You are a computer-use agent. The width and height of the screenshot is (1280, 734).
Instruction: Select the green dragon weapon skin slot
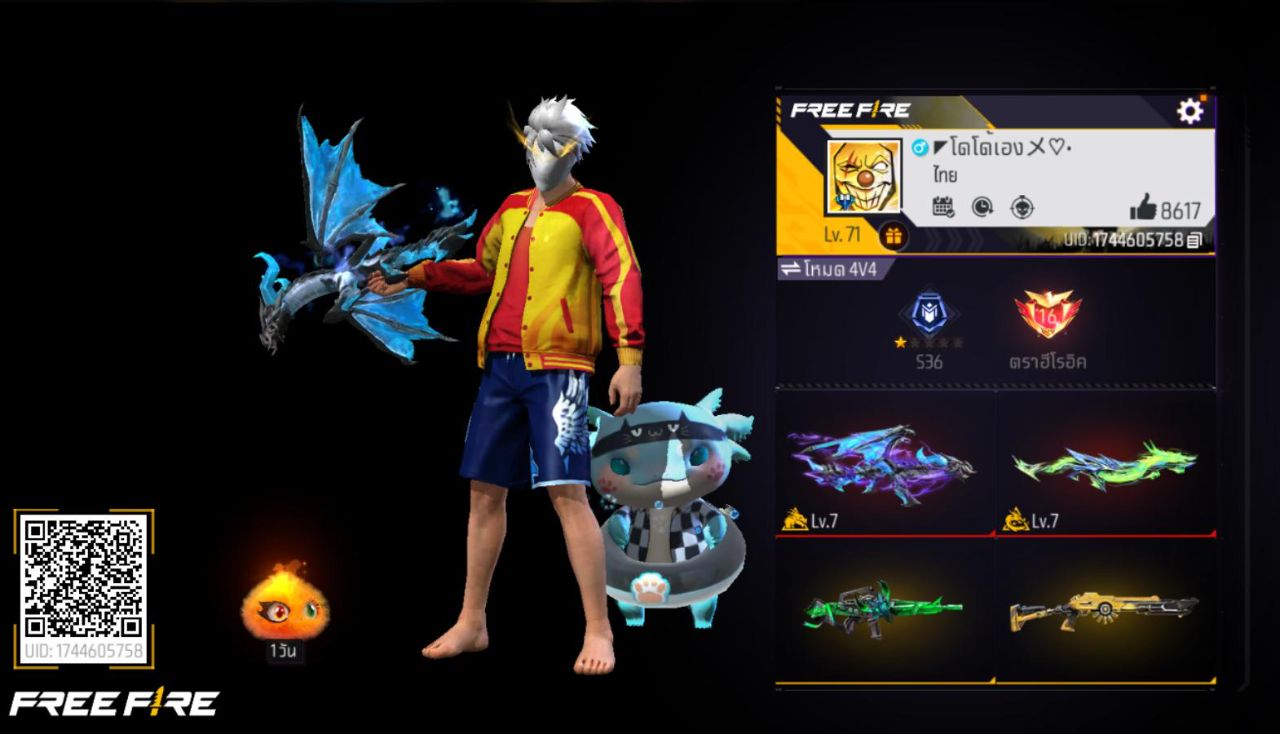[1105, 462]
